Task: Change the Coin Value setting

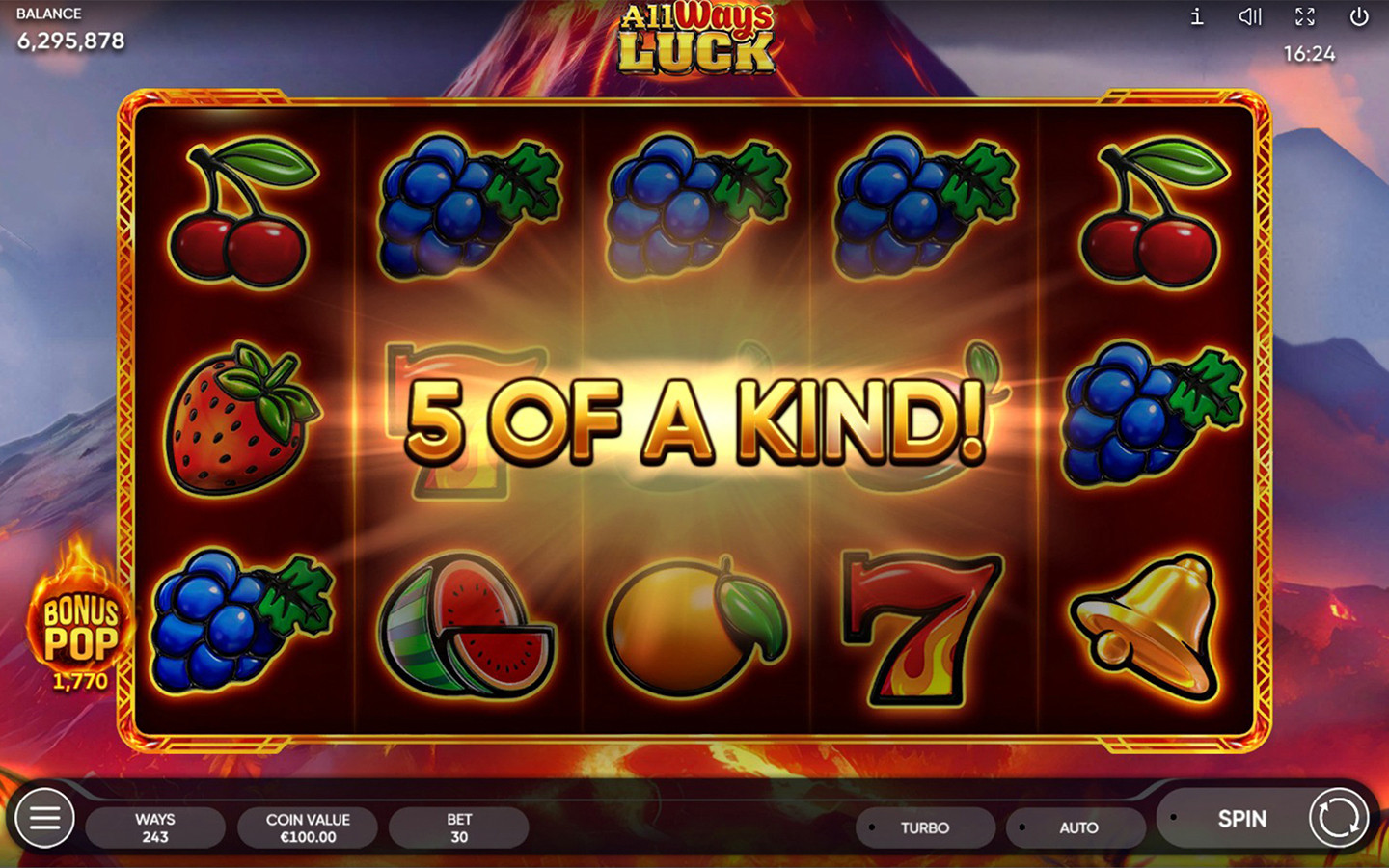Action: (308, 827)
